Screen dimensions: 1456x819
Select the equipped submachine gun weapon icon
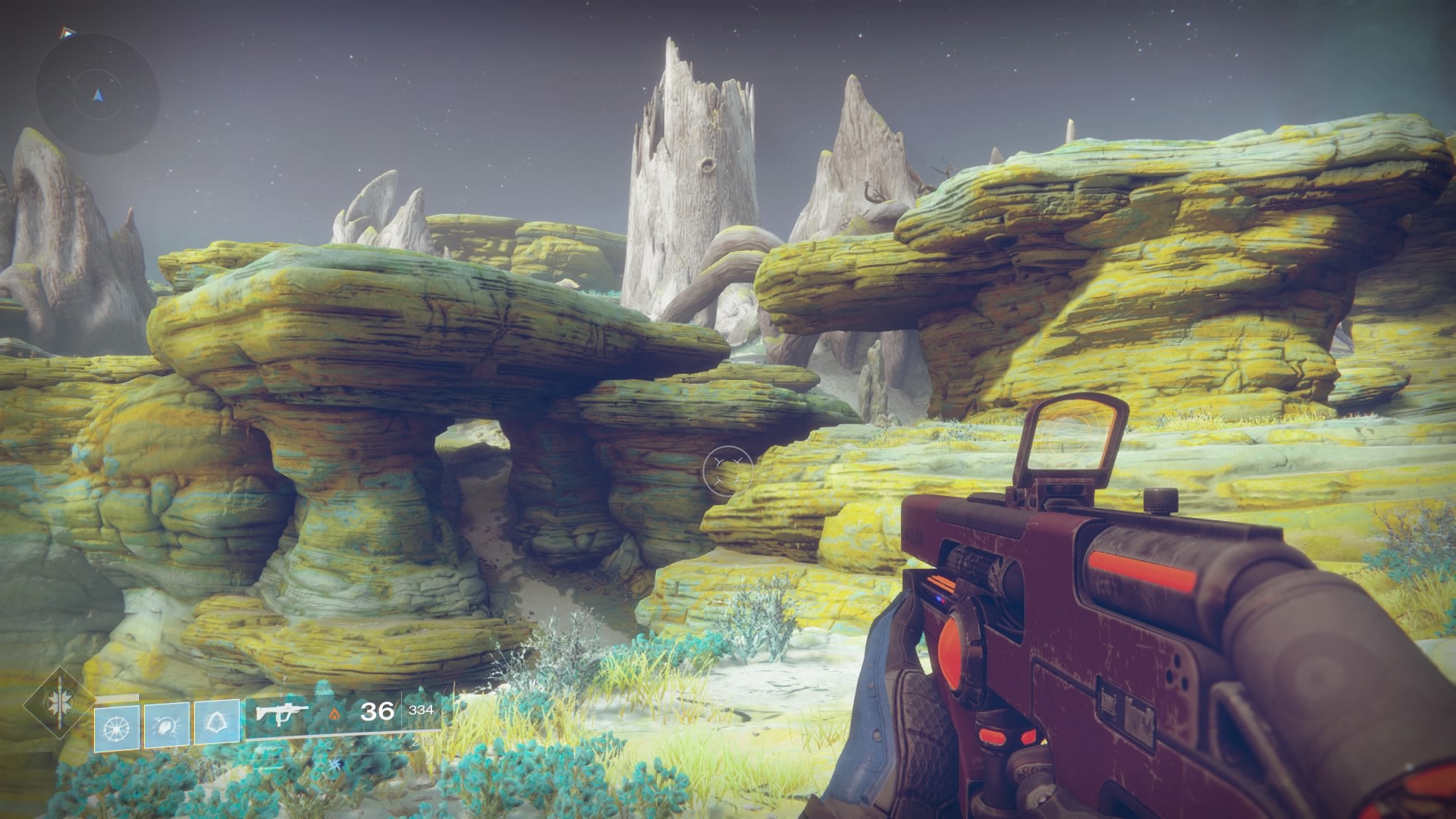(281, 713)
